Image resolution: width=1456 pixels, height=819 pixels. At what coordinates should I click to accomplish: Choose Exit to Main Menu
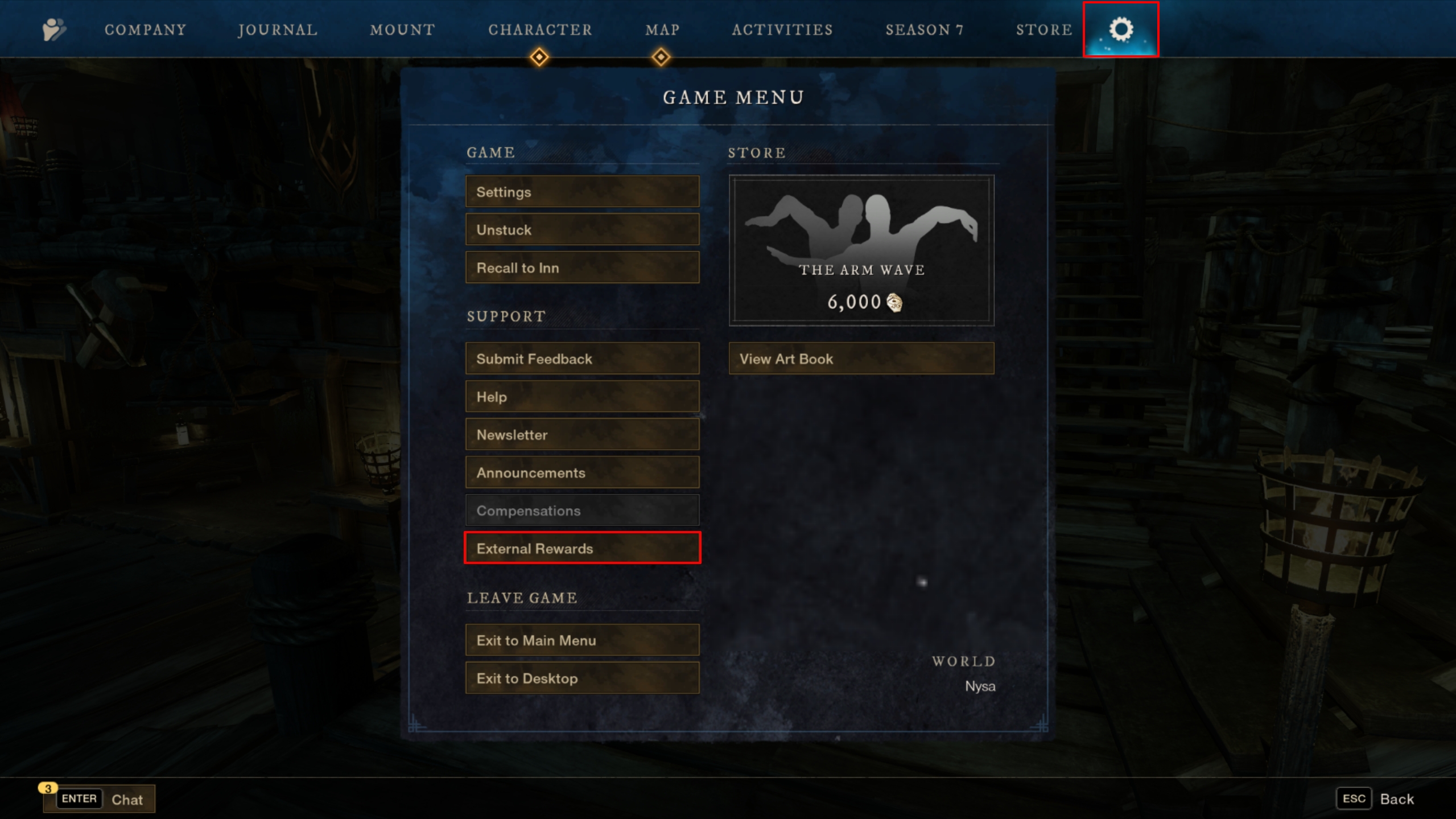(582, 640)
